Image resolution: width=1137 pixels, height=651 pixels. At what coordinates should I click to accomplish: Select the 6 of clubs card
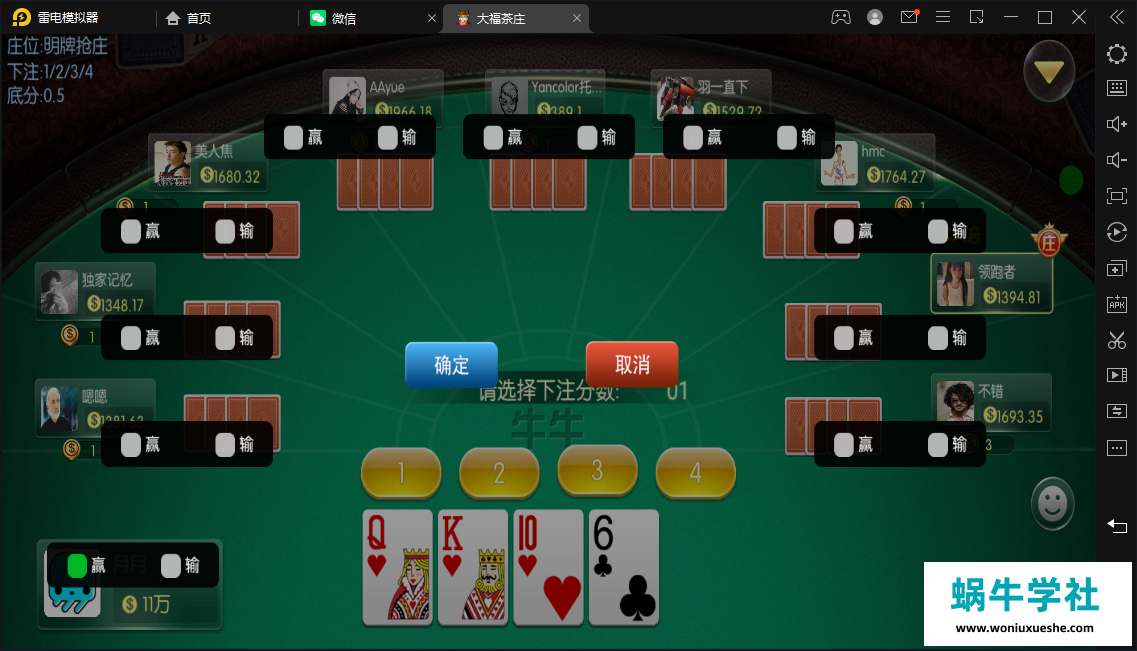point(624,567)
